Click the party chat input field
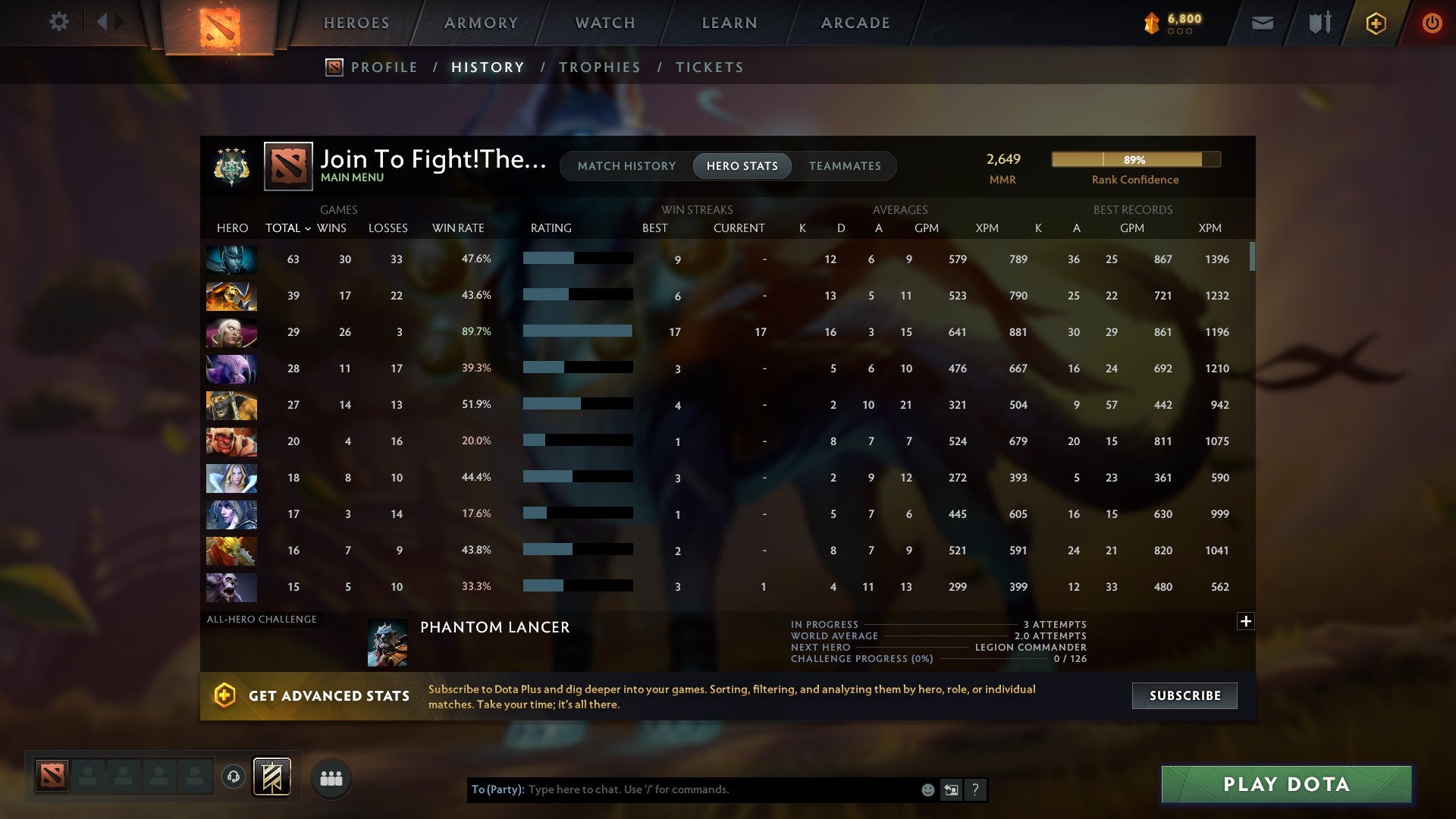Screen dimensions: 1456x819 click(x=682, y=789)
